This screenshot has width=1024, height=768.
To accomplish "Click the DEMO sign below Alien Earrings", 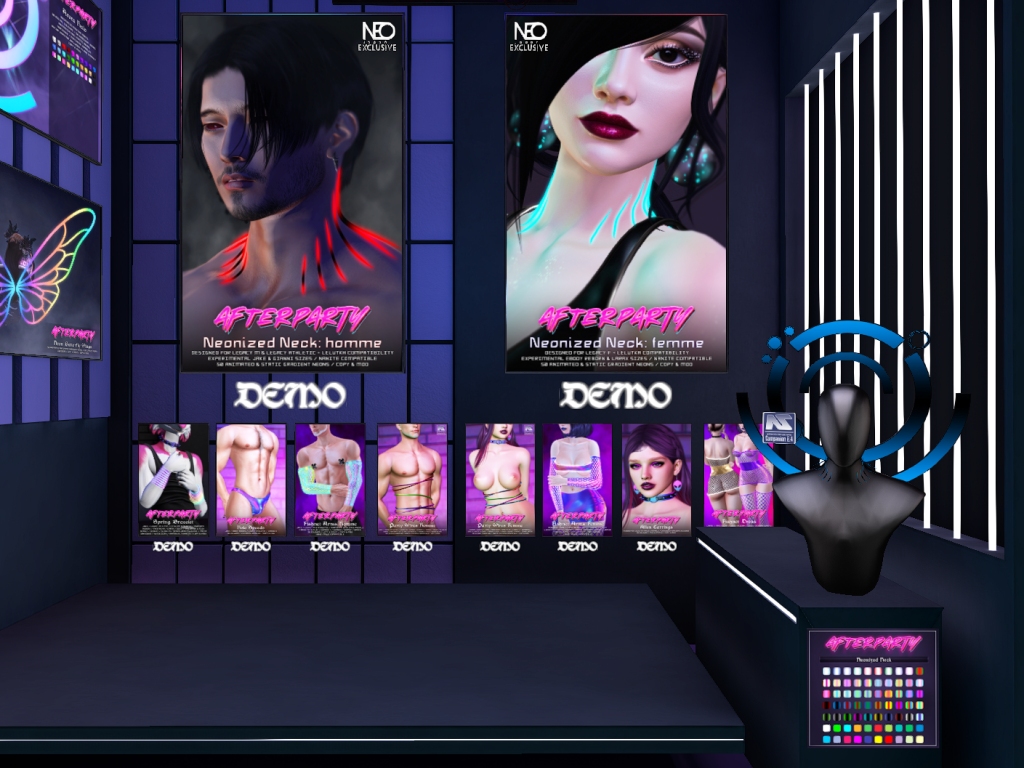I will pyautogui.click(x=656, y=547).
